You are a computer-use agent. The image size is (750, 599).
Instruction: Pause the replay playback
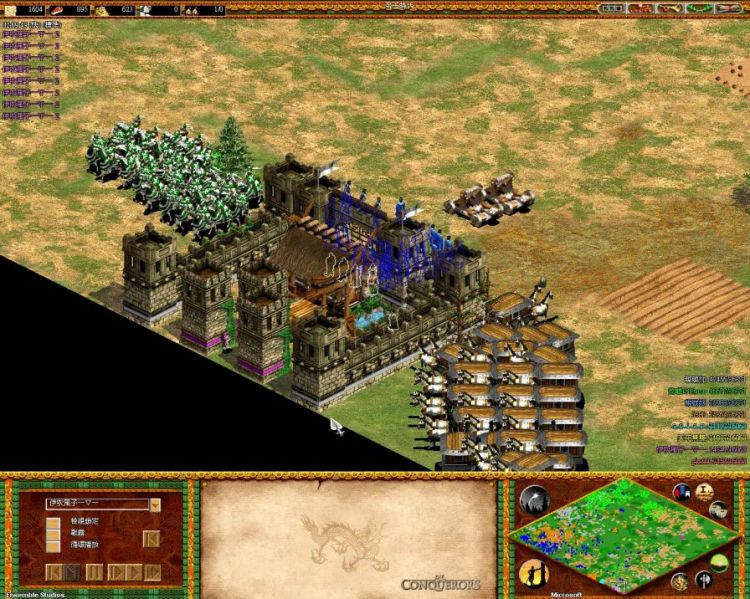(x=94, y=572)
